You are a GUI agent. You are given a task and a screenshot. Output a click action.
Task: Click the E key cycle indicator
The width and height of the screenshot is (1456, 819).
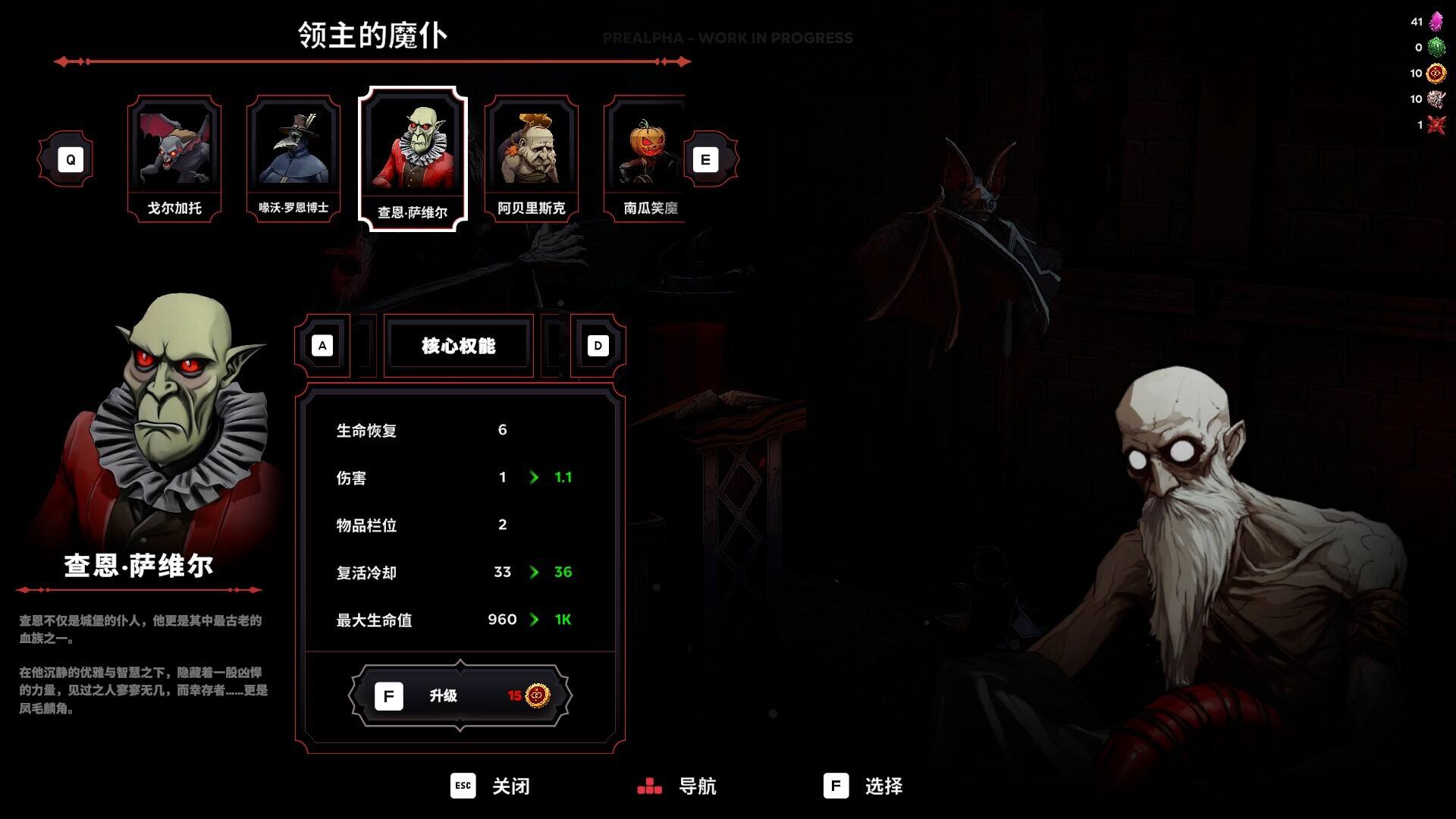point(706,159)
